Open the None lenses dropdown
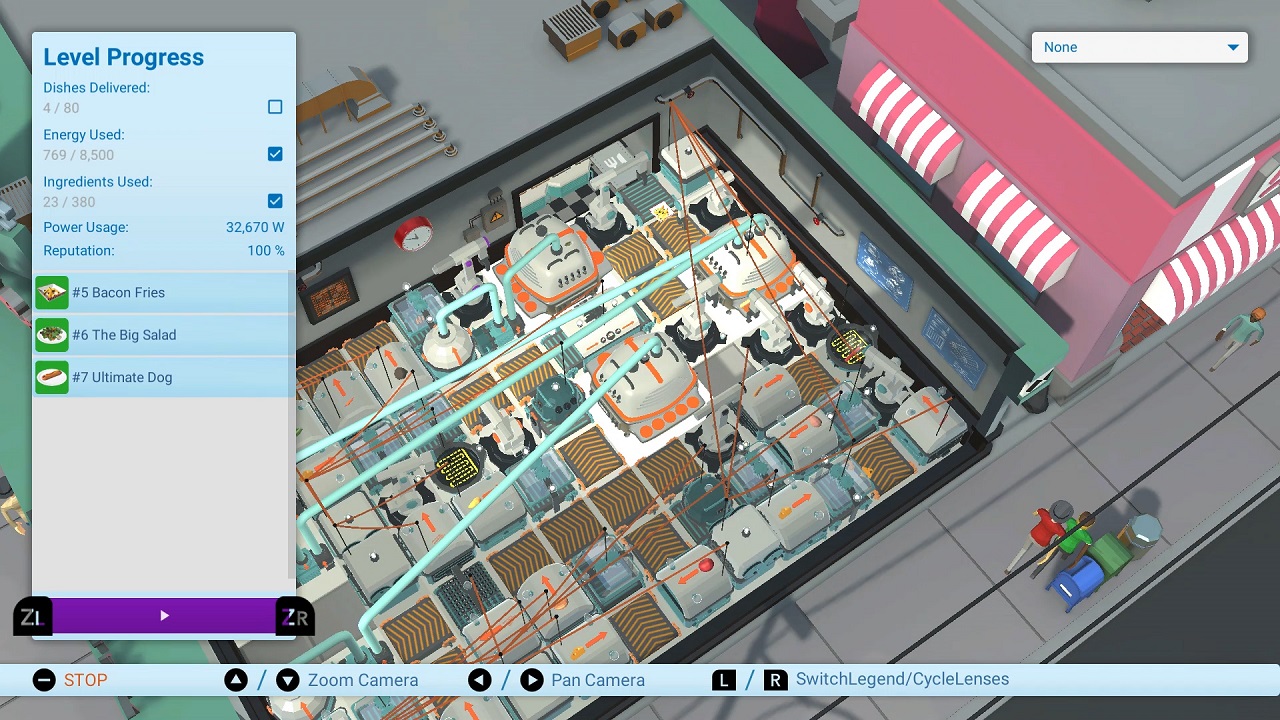1280x720 pixels. click(x=1139, y=47)
